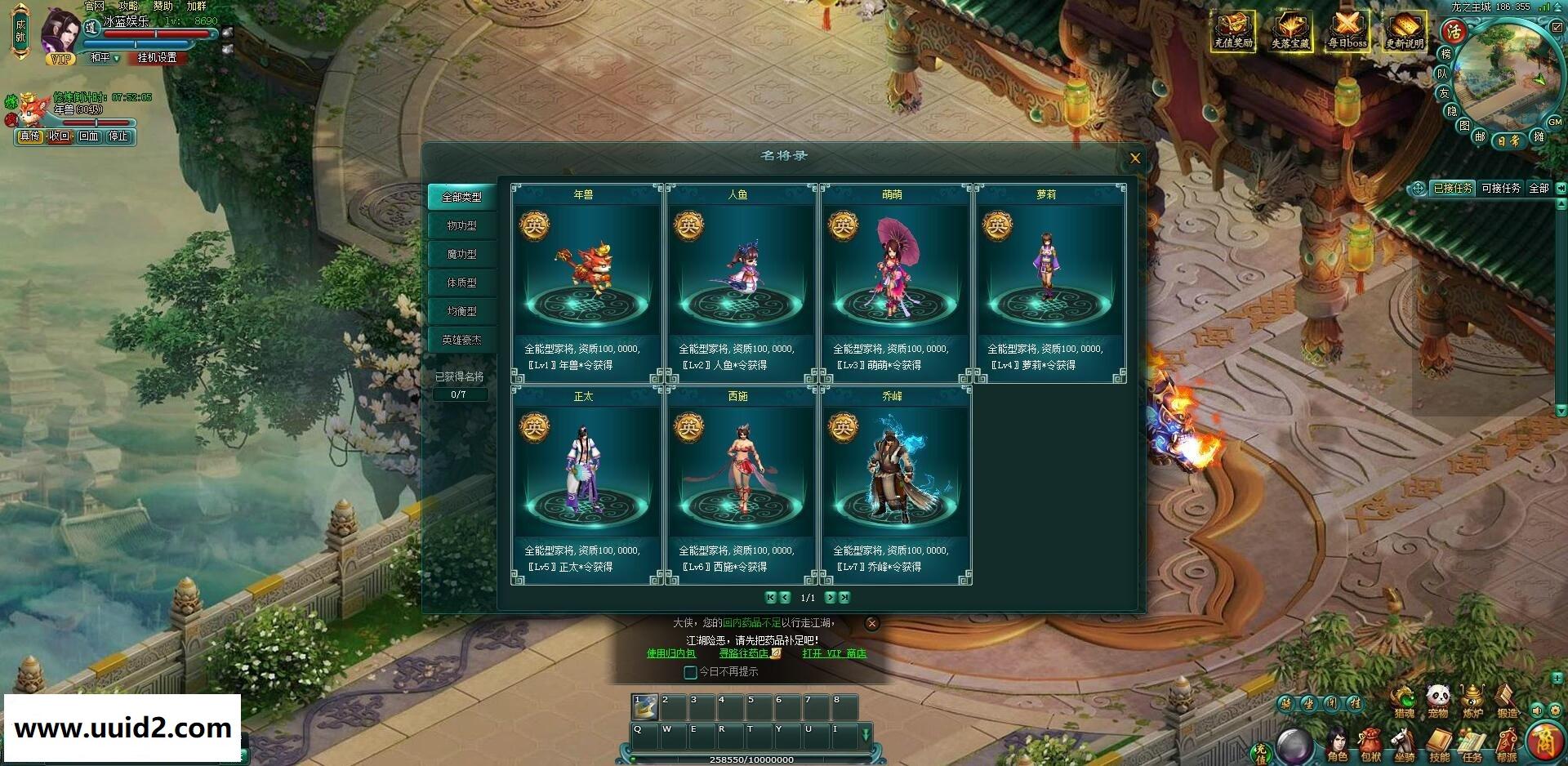Click the 使用归内包 link

tap(671, 653)
